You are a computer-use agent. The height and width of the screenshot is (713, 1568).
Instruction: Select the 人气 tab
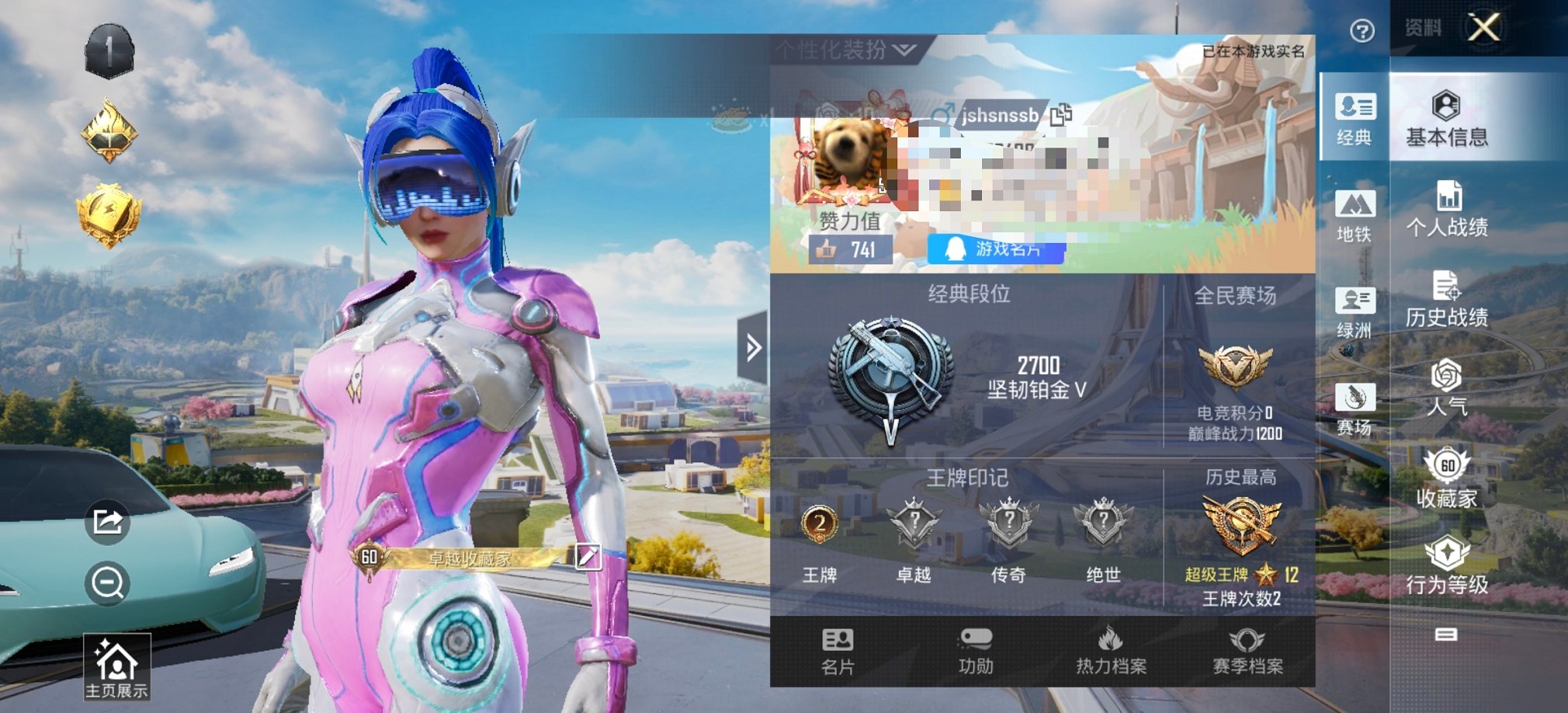point(1447,388)
